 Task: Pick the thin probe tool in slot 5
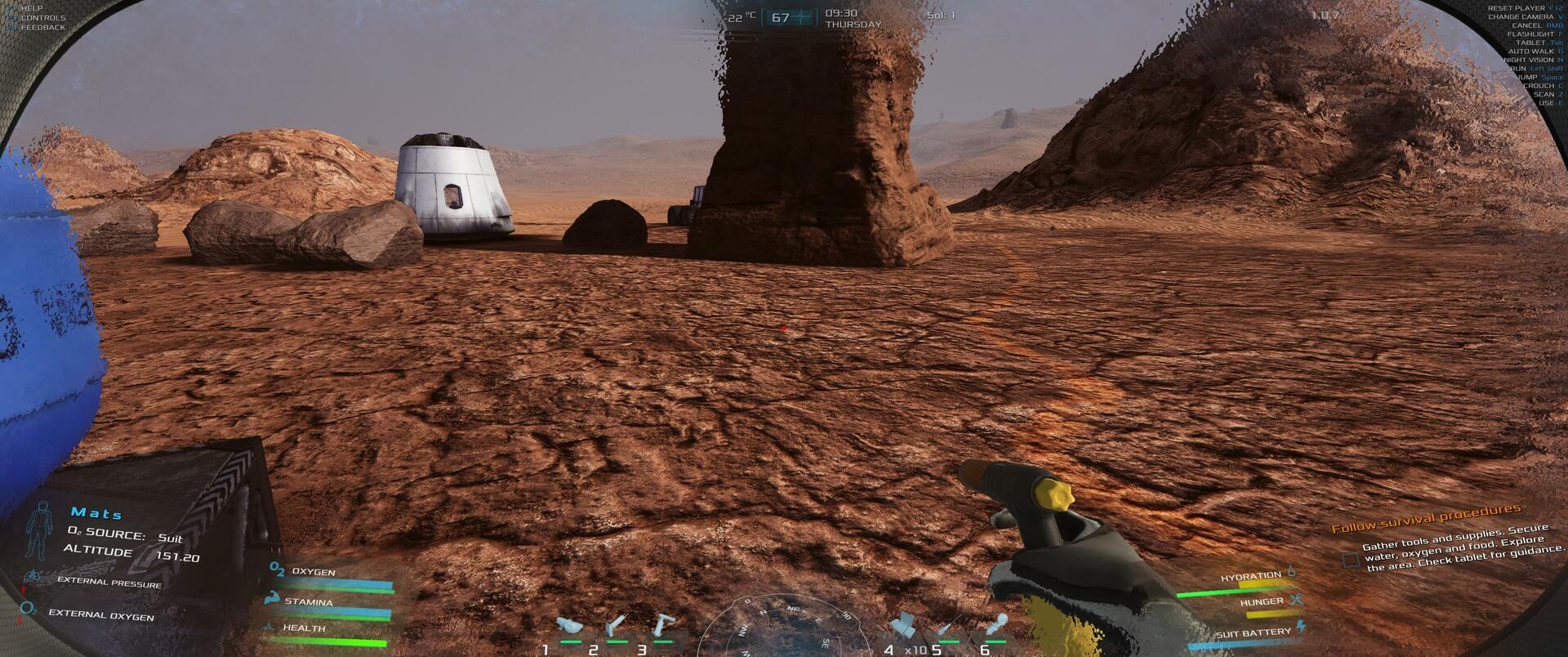tap(950, 628)
